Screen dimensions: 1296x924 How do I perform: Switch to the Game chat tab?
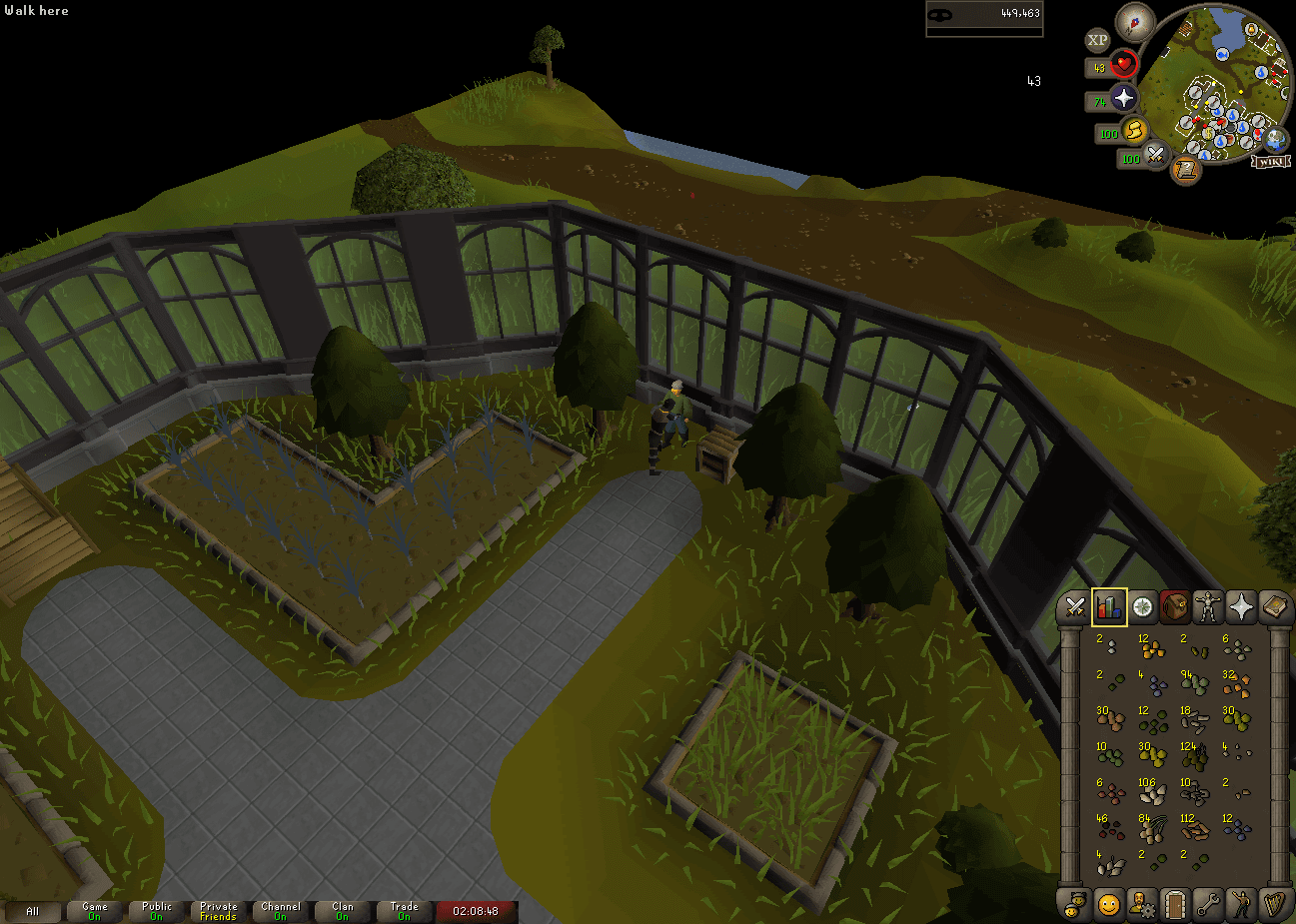(x=95, y=910)
